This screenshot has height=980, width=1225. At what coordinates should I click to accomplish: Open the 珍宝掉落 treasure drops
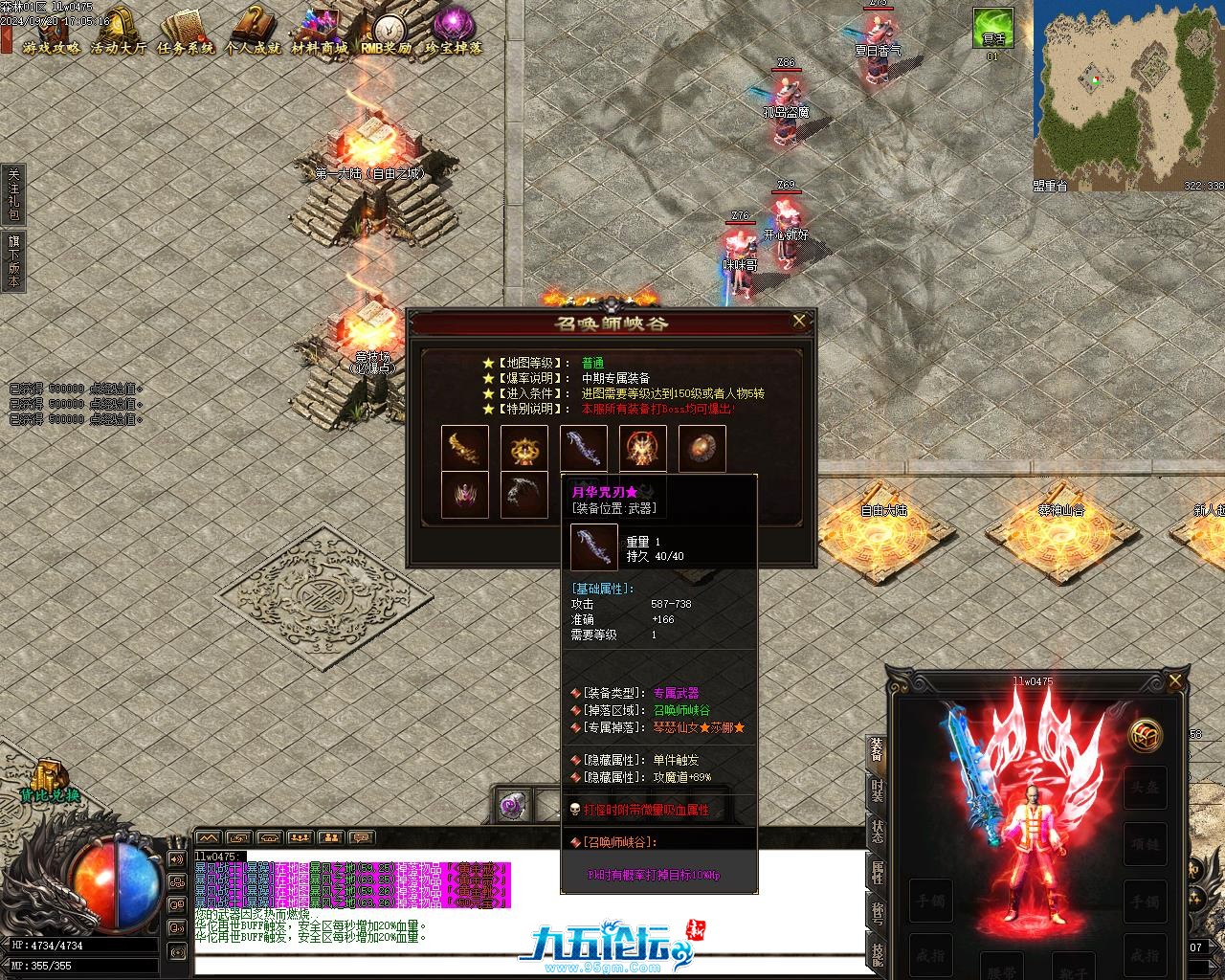[x=454, y=32]
